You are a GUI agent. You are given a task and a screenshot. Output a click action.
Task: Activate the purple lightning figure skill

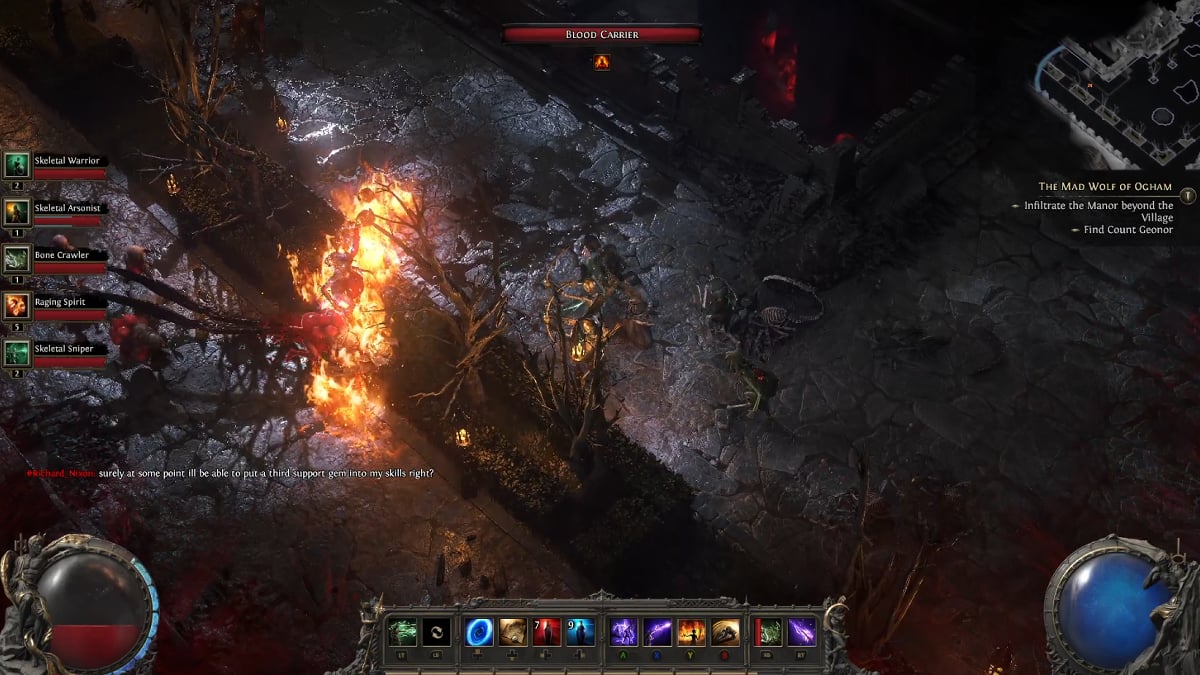(624, 632)
